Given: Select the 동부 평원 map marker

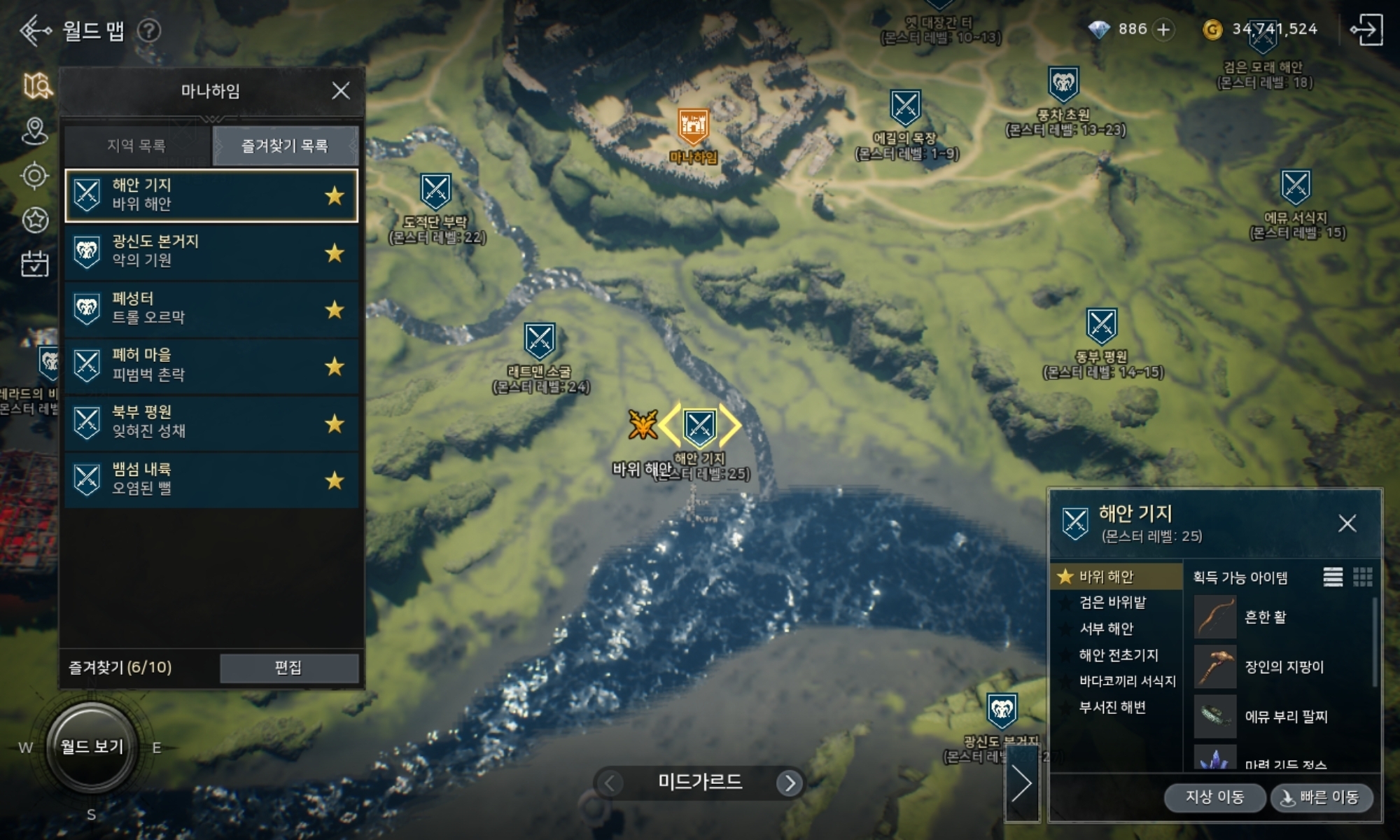Looking at the screenshot, I should [x=1101, y=325].
